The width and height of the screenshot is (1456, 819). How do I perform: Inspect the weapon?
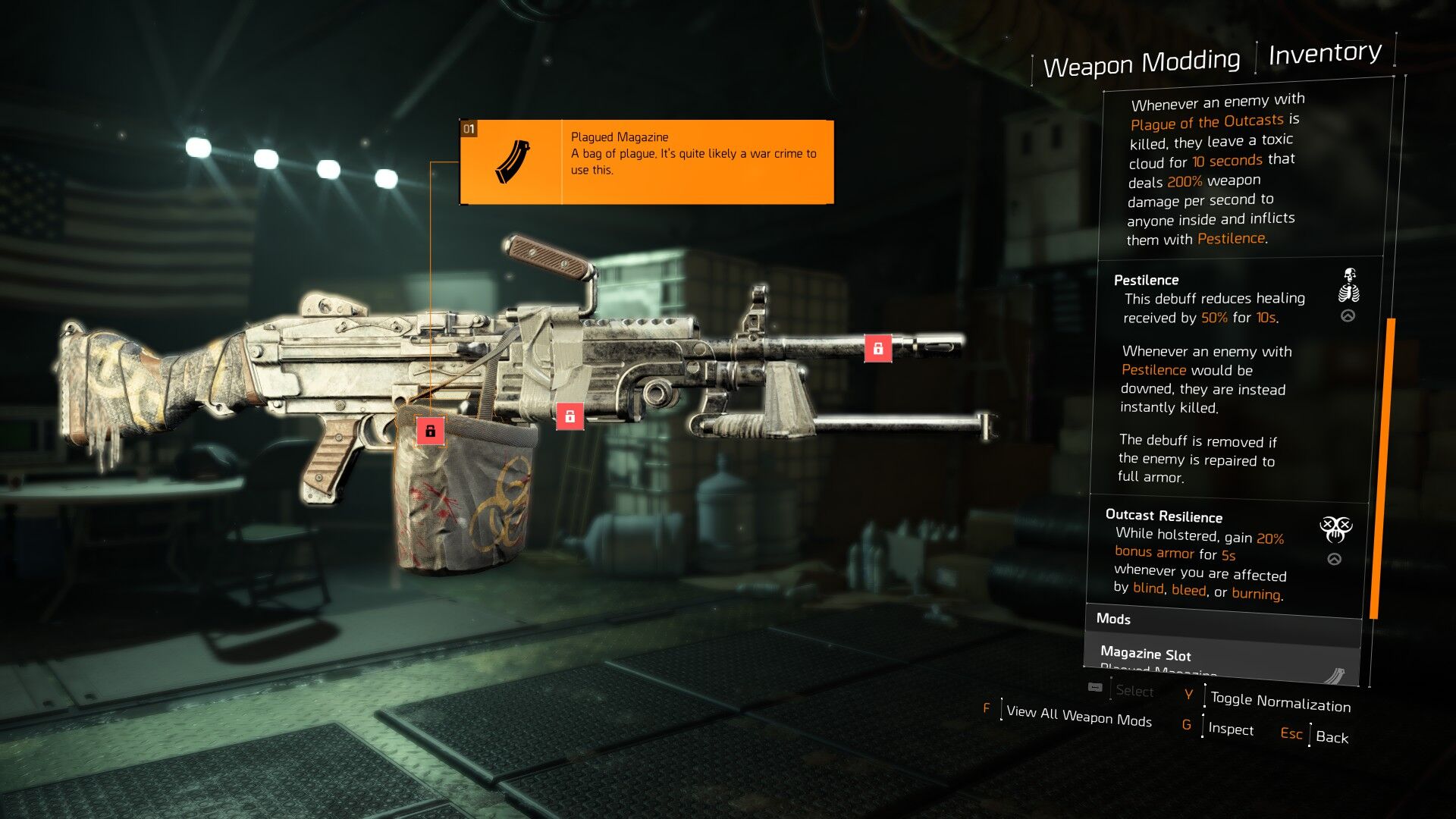pos(1230,729)
